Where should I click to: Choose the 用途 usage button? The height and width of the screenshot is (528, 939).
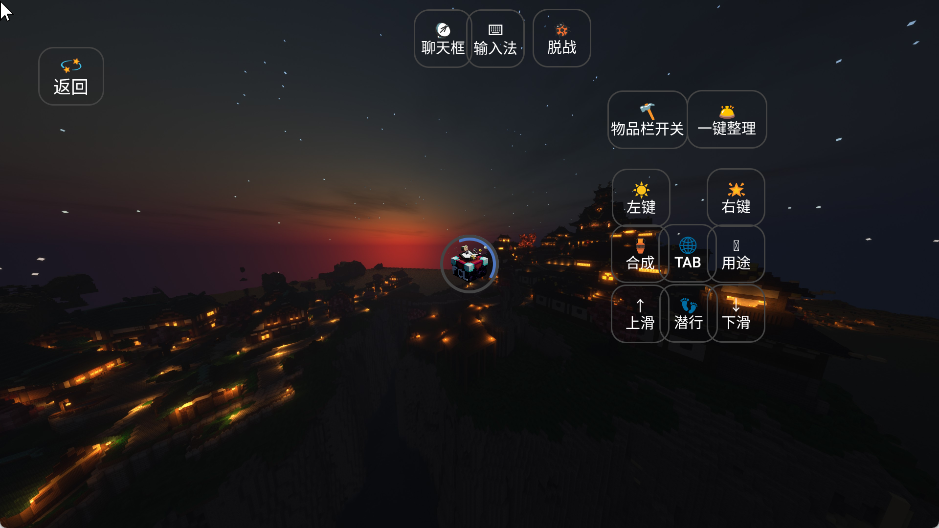click(x=736, y=254)
